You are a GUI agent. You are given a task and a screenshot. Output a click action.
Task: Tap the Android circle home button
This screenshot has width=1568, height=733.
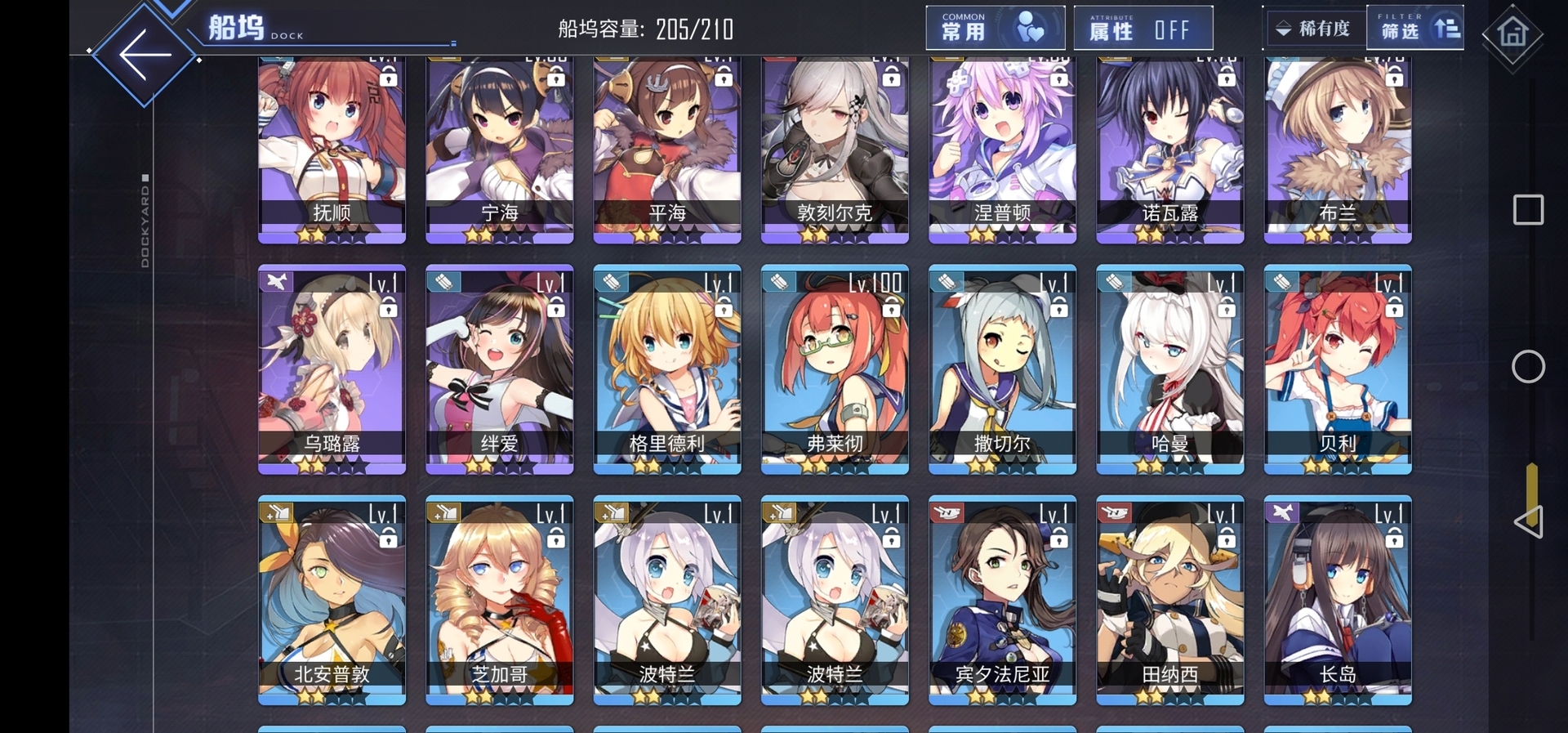(1528, 367)
